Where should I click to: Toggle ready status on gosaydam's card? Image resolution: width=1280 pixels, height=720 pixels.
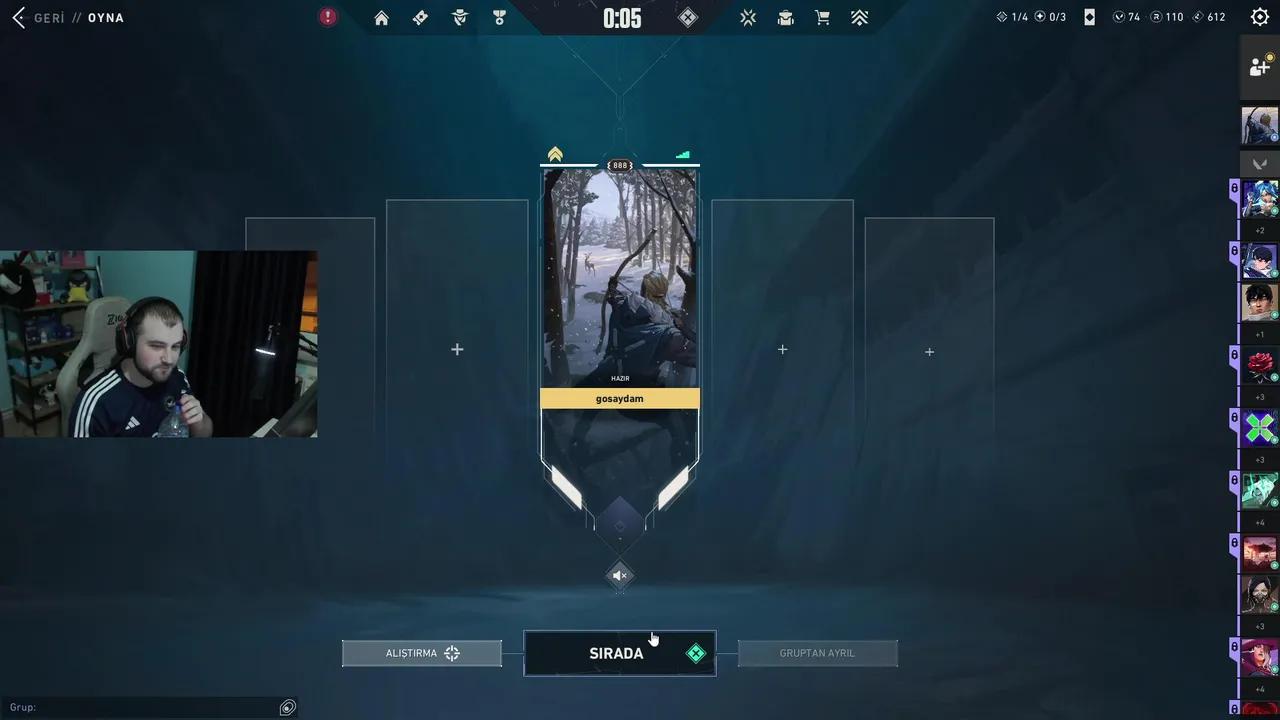pyautogui.click(x=619, y=398)
